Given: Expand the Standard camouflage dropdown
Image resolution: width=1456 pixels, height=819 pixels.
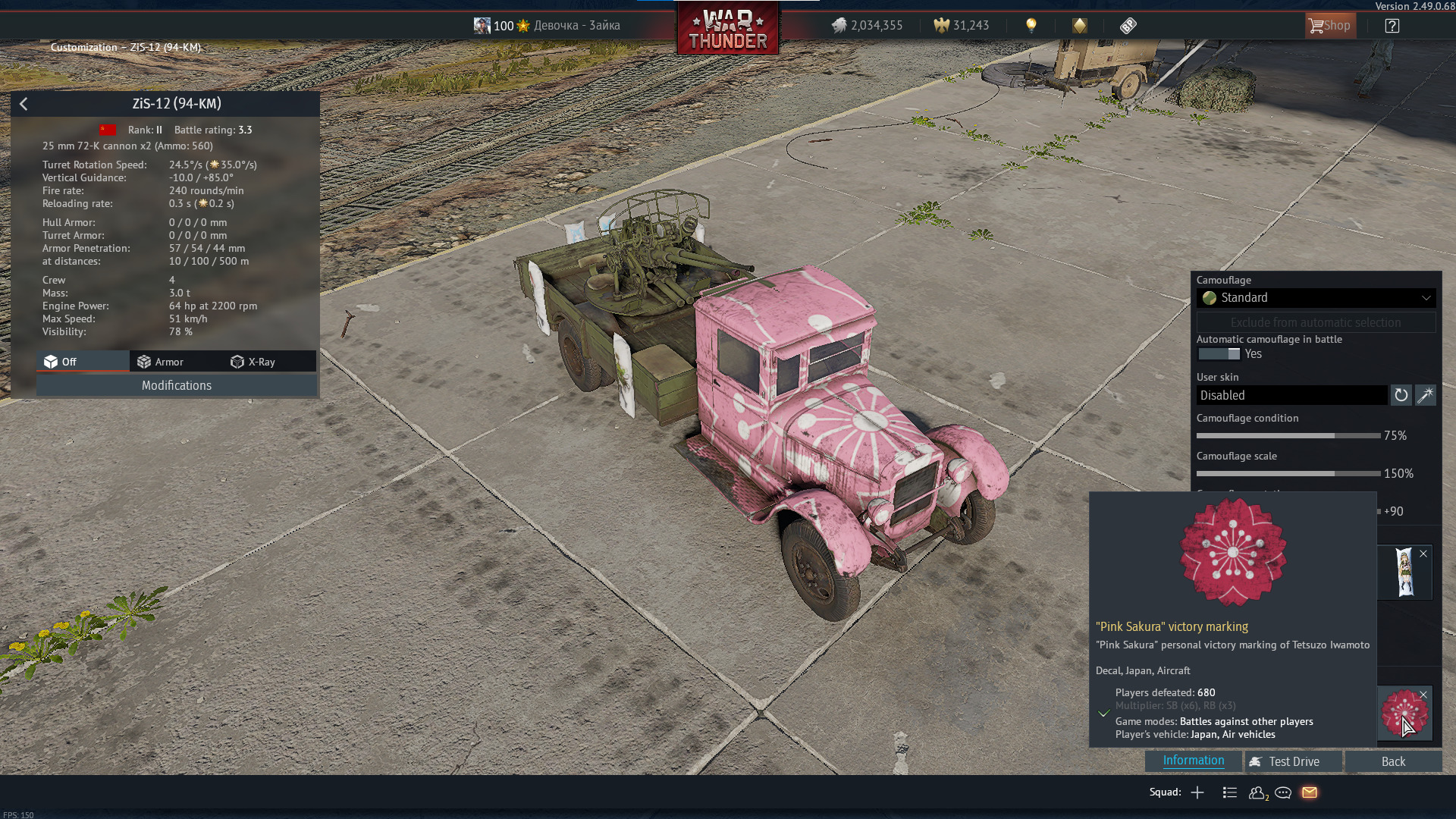Looking at the screenshot, I should 1316,298.
